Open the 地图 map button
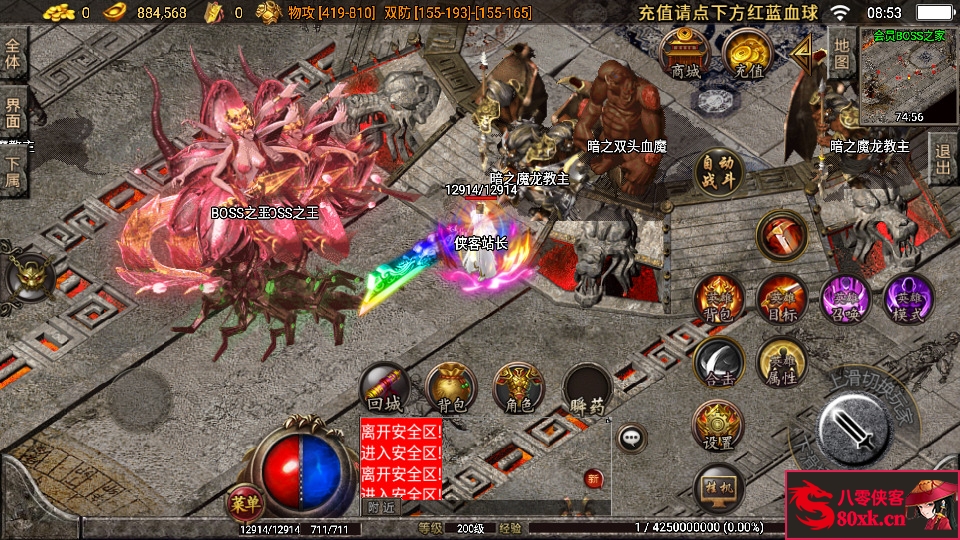The height and width of the screenshot is (540, 960). click(x=842, y=54)
